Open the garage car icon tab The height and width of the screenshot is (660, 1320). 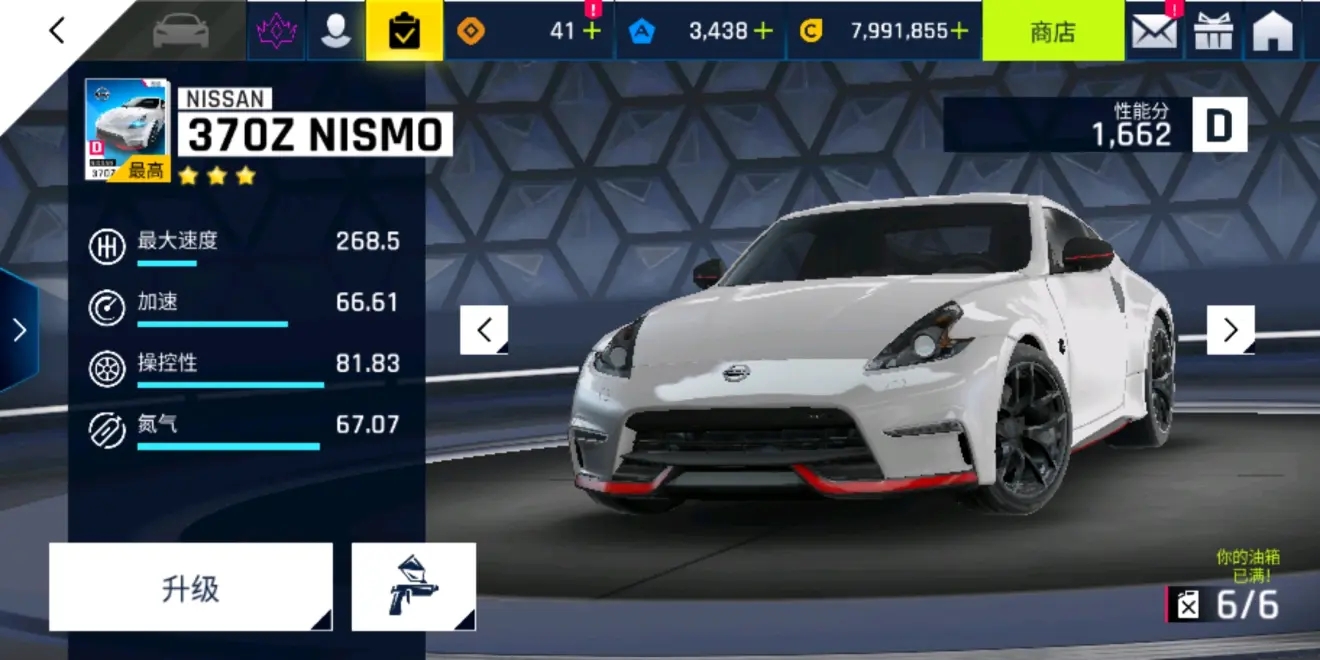(x=181, y=31)
